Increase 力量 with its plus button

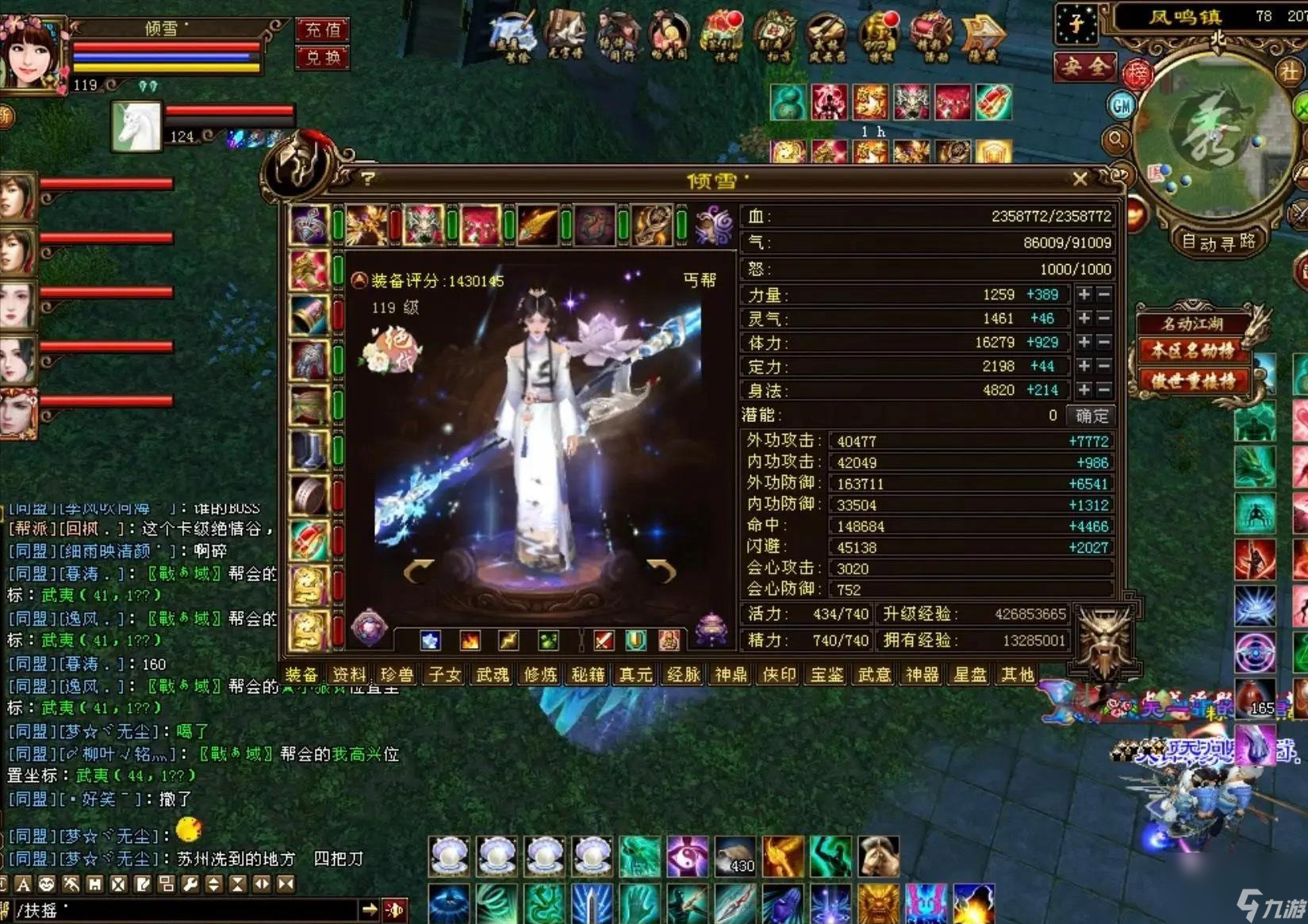coord(1084,294)
